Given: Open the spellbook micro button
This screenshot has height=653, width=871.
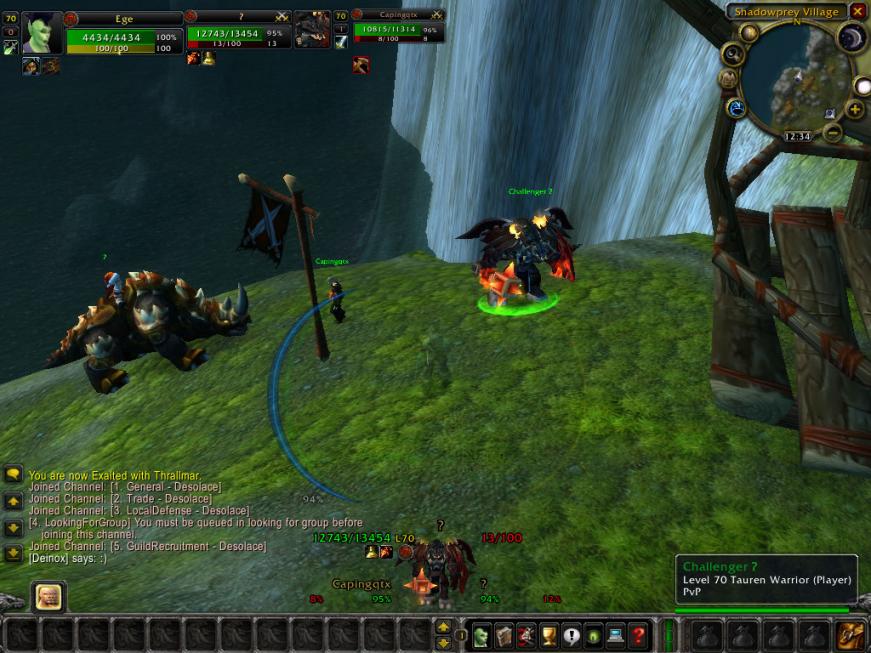Looking at the screenshot, I should point(503,634).
